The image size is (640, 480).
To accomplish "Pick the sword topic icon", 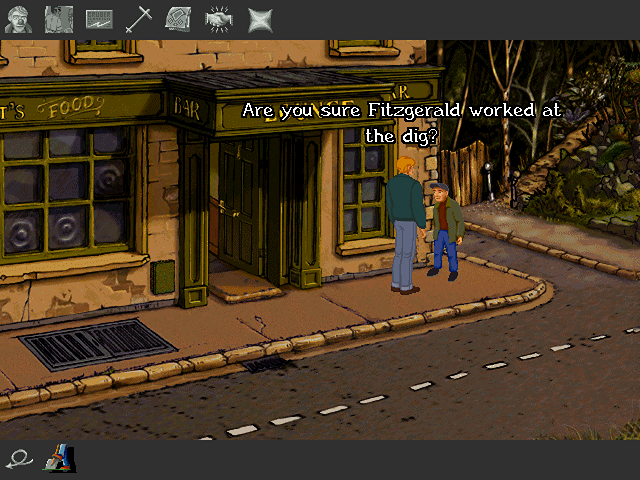I will tap(139, 18).
